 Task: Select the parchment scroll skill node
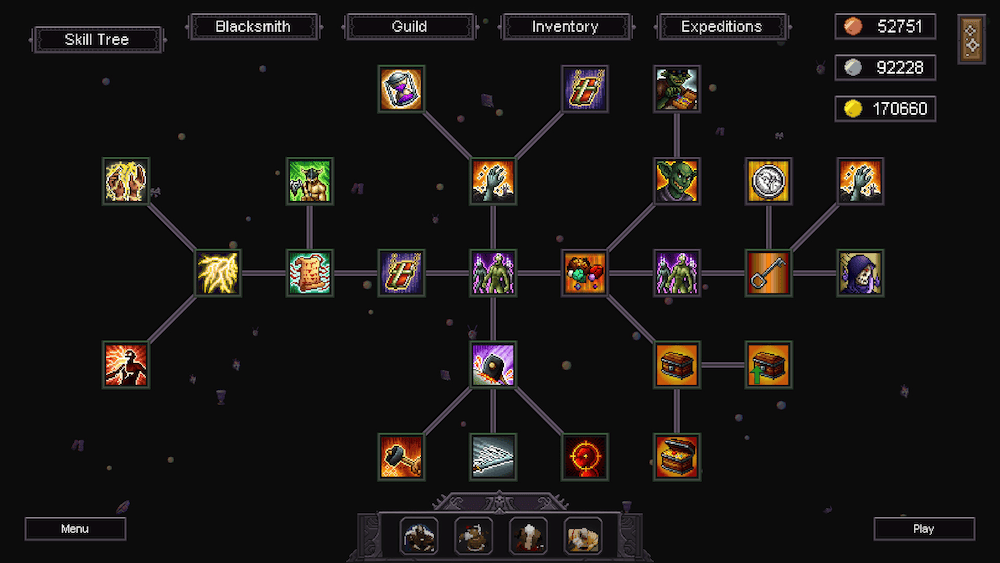[x=309, y=273]
